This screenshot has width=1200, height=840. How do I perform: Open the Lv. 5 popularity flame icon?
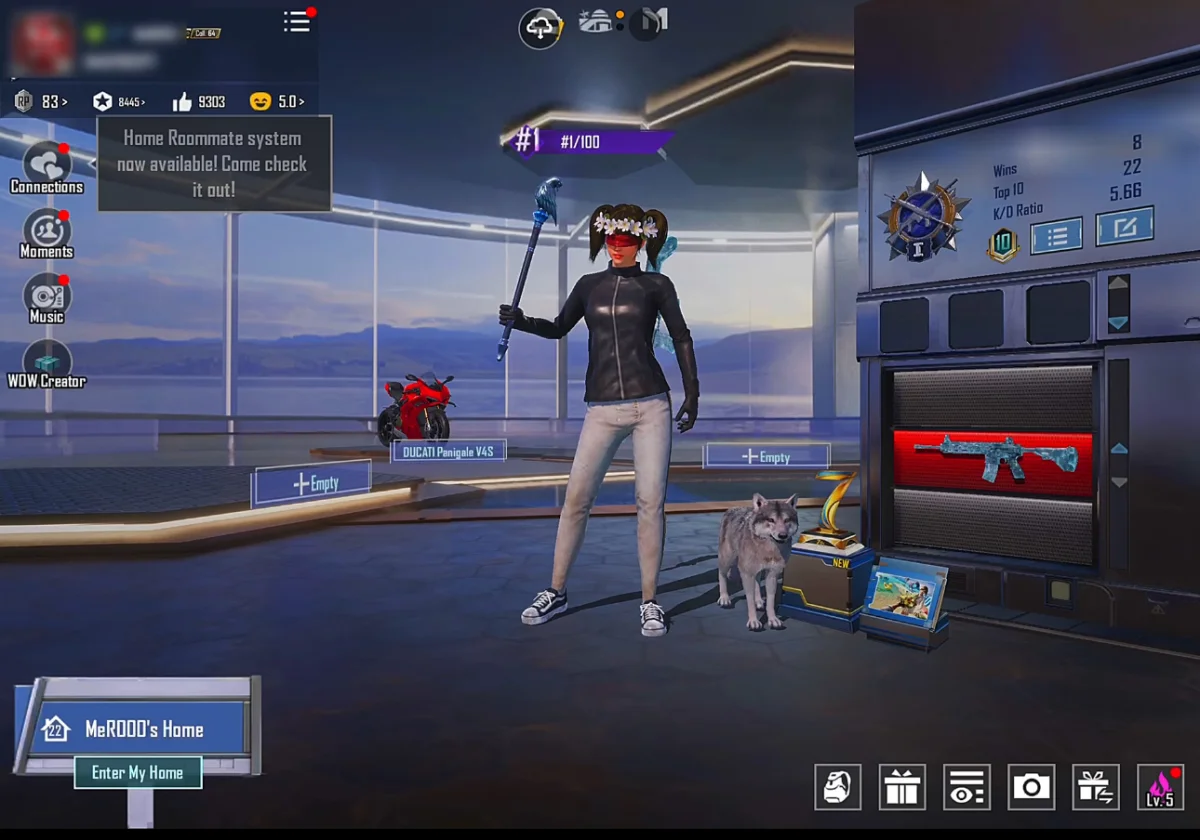pos(1160,787)
